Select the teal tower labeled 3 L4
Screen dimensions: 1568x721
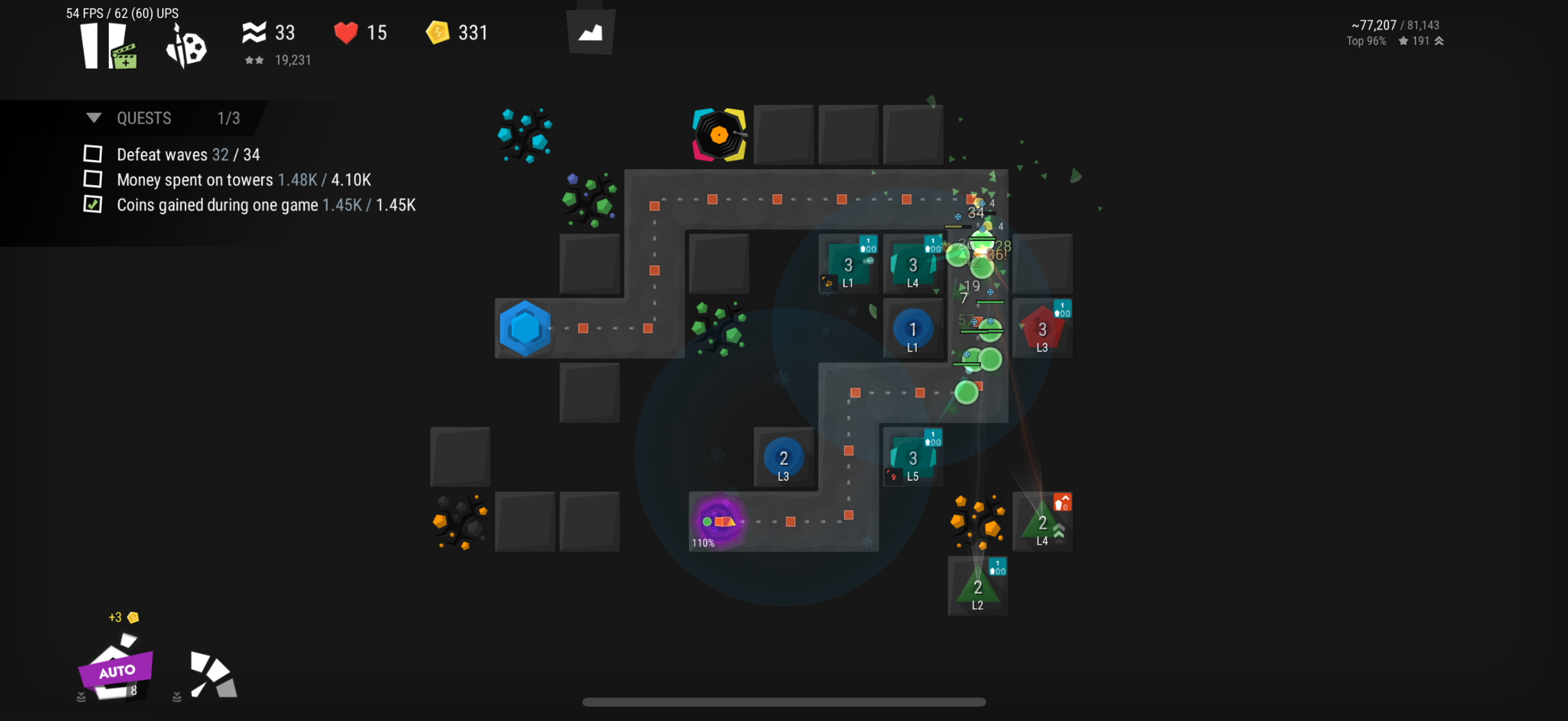tap(913, 265)
